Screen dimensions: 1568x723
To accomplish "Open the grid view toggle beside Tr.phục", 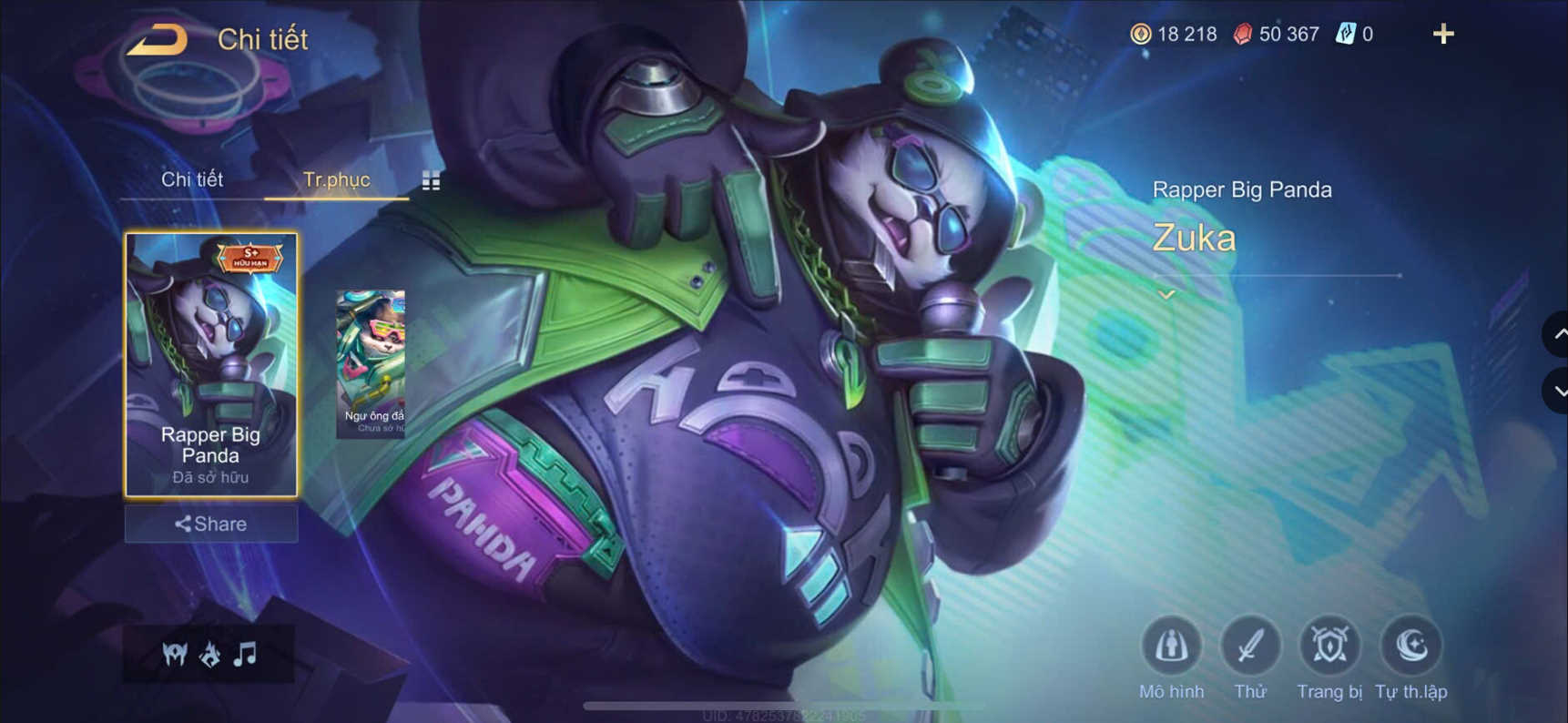I will [430, 180].
